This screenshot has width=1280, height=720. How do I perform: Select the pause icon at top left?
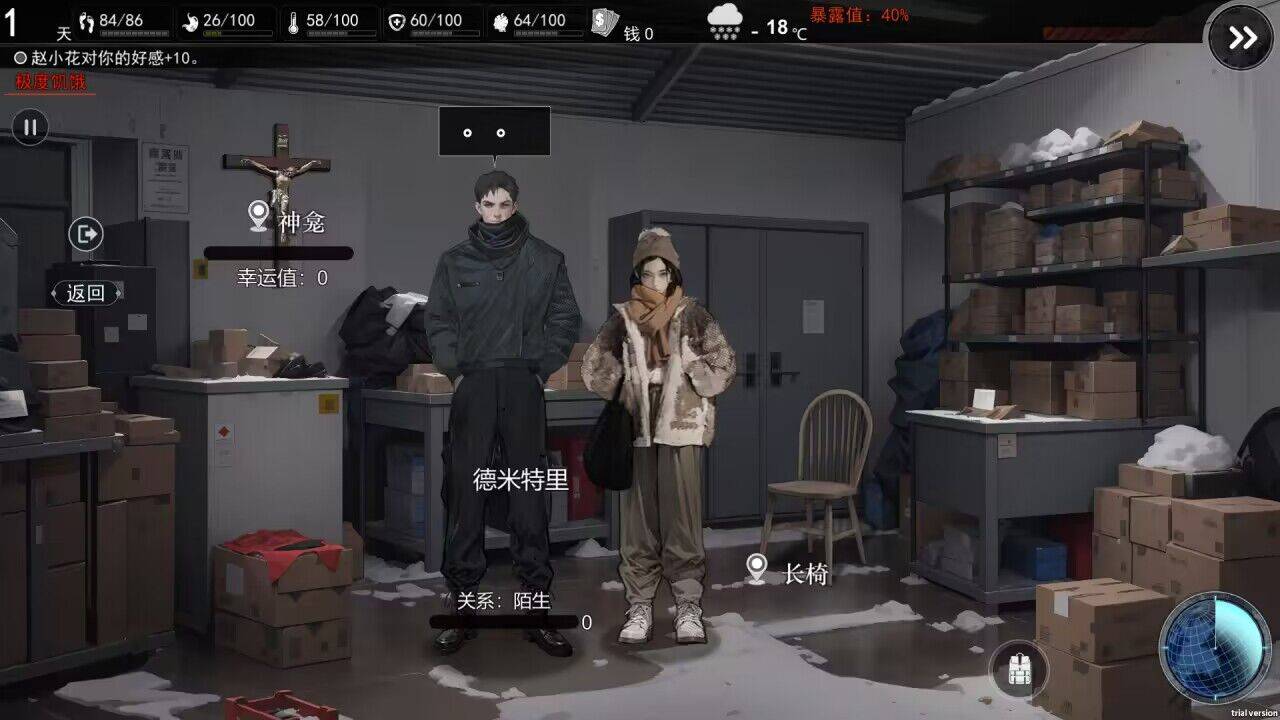click(30, 127)
